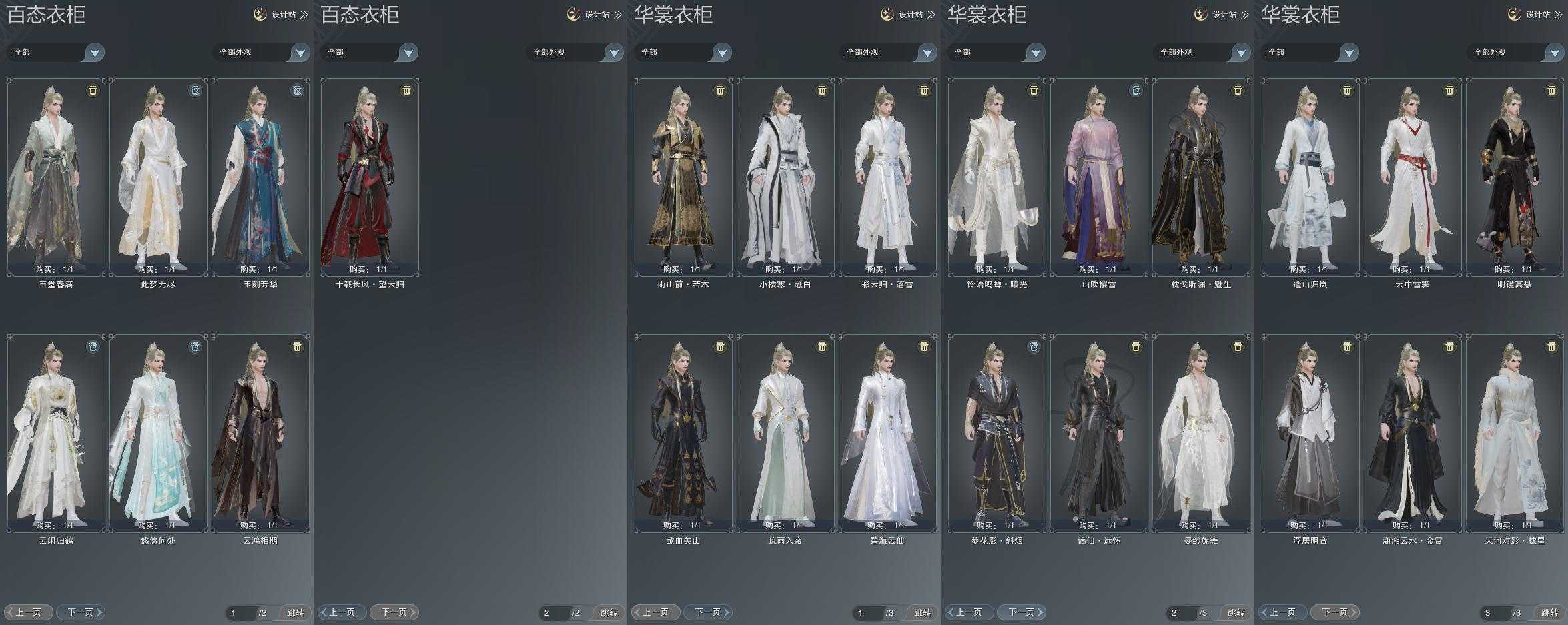Select the 菱花影·斜烟 outfit card
1568x625 pixels.
point(997,433)
